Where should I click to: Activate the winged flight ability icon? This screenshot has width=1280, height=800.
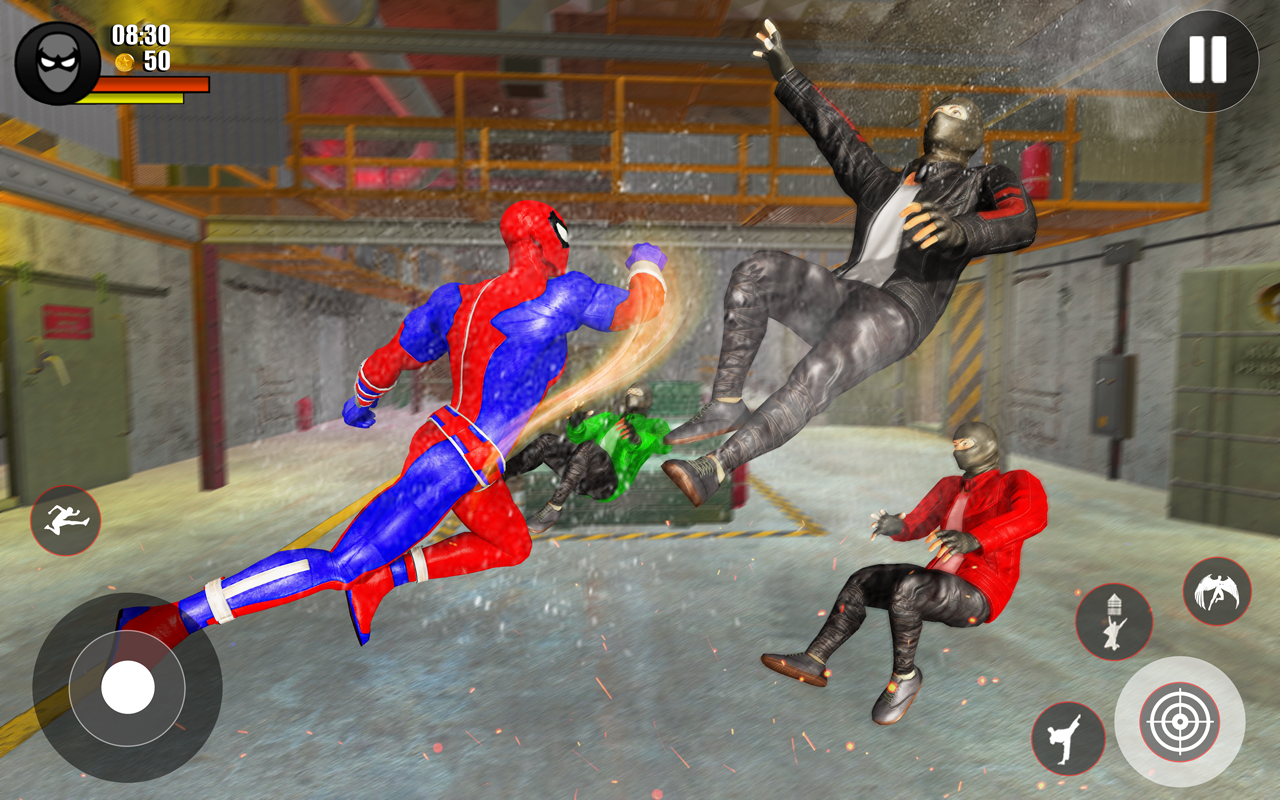pos(1215,592)
